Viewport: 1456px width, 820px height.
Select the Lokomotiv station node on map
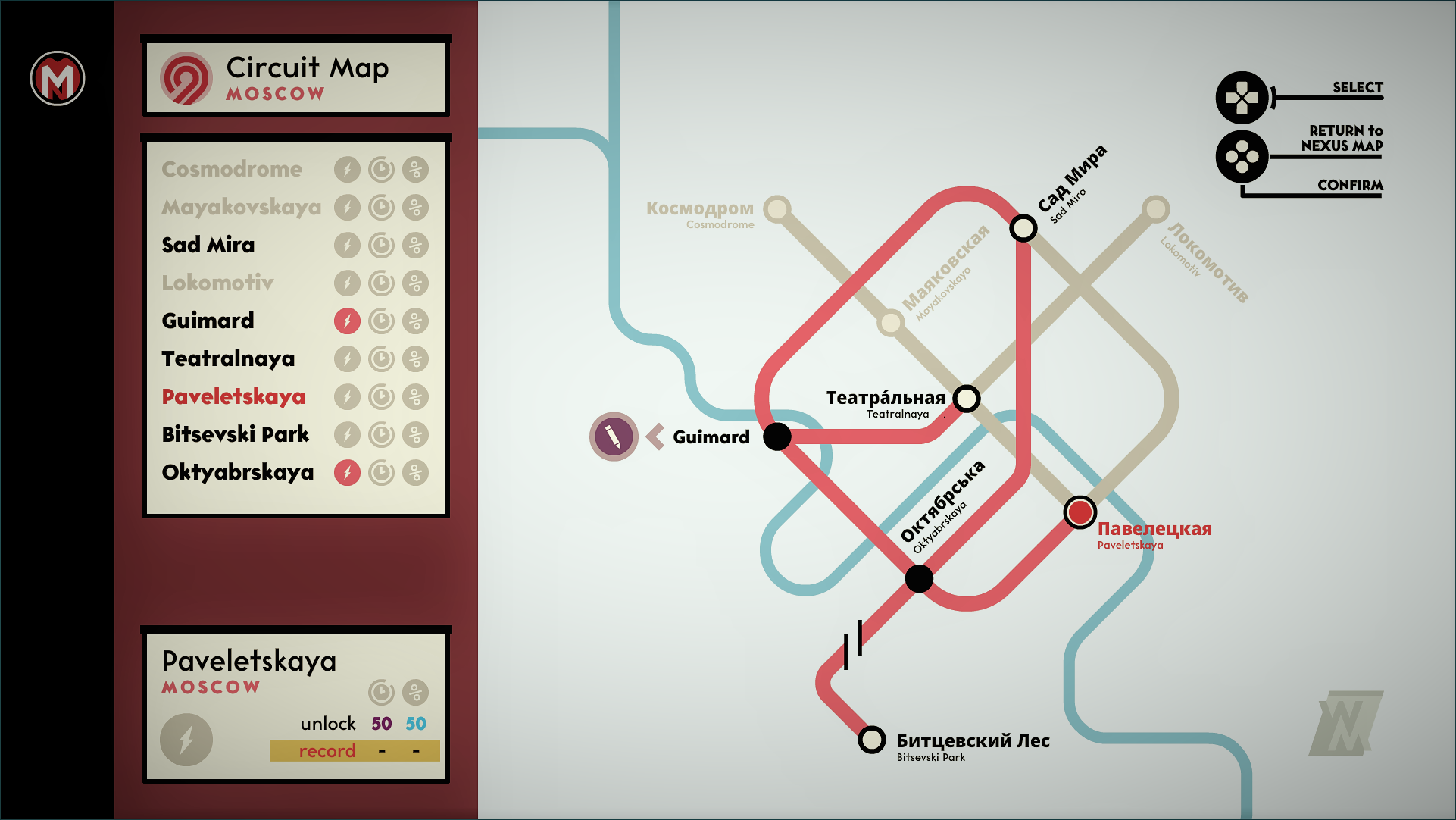[x=1155, y=208]
